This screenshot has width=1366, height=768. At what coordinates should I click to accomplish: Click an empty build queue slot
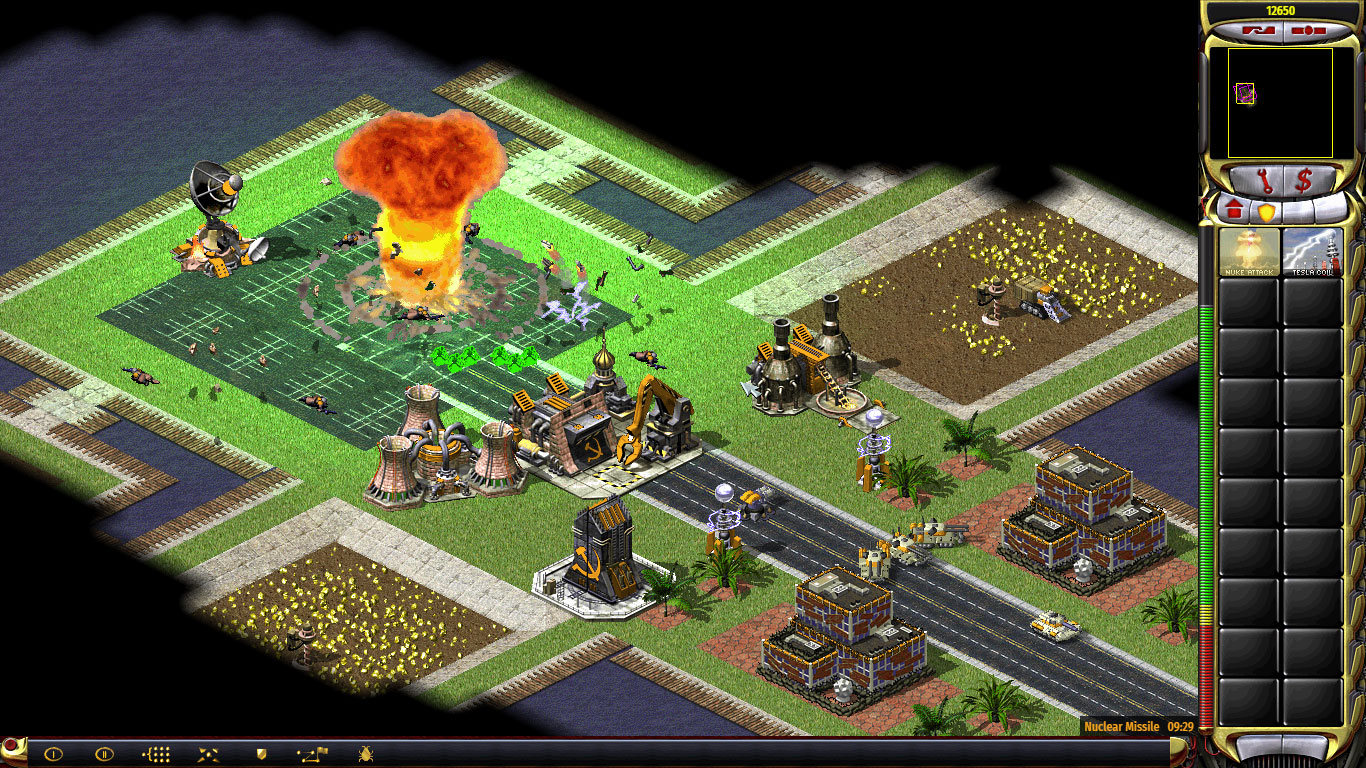[1250, 300]
